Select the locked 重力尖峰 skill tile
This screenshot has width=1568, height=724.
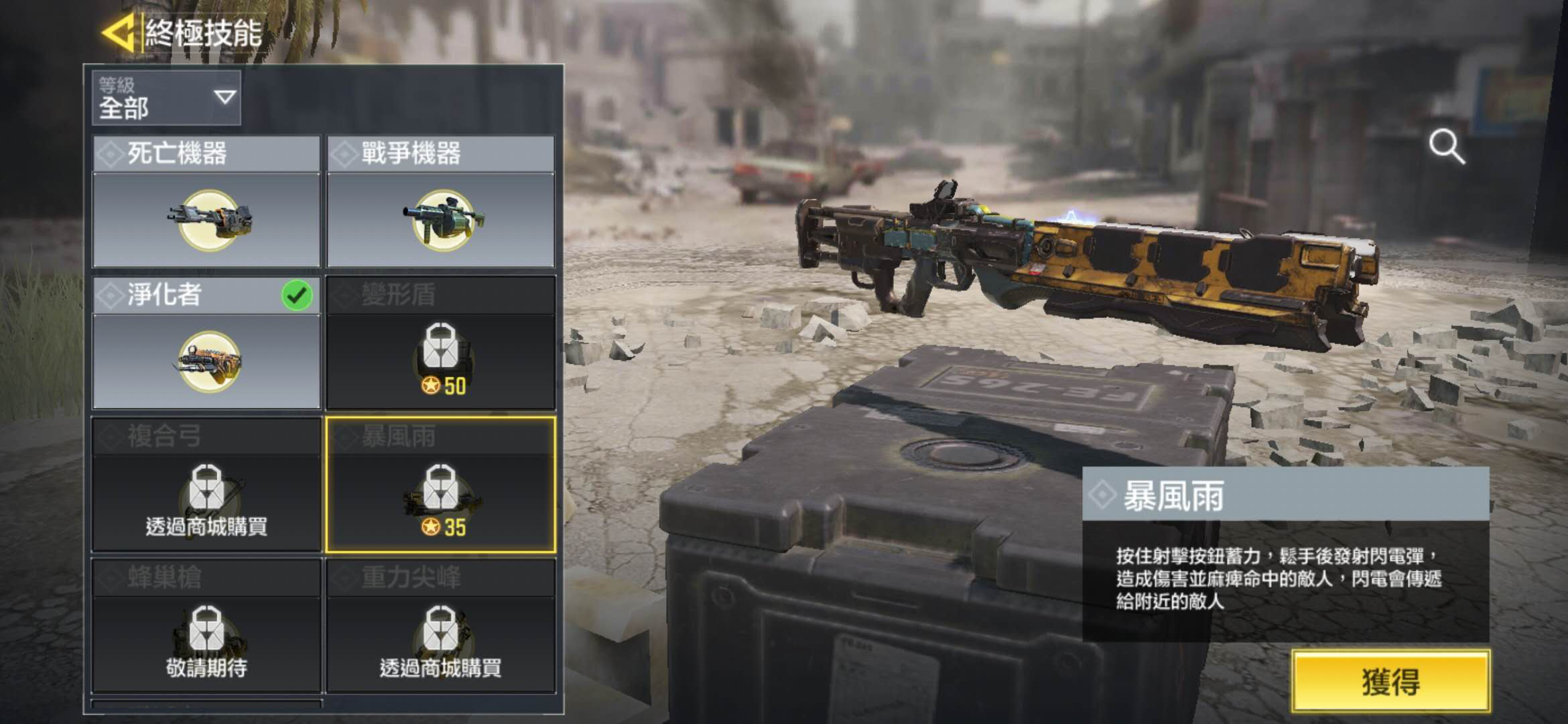[x=440, y=625]
